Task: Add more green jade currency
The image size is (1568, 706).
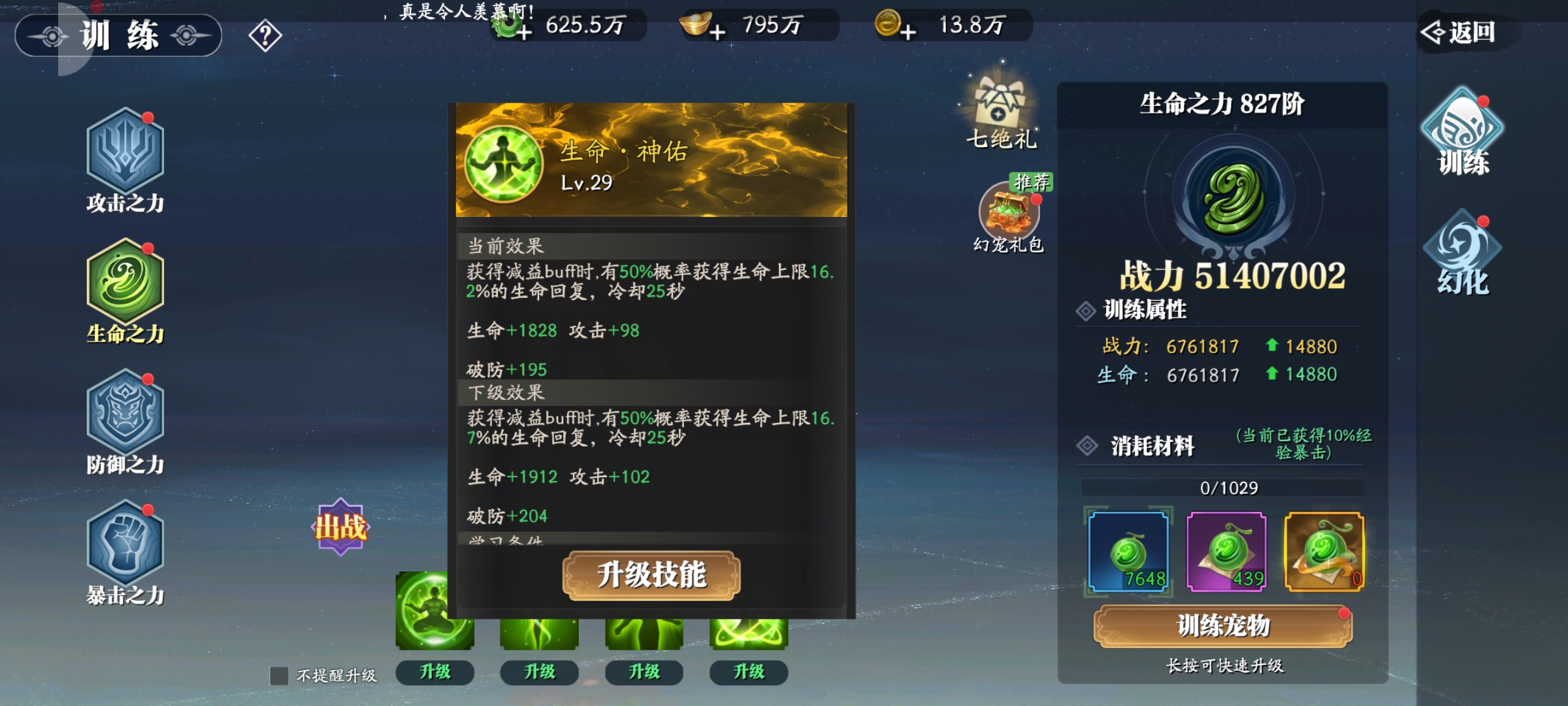Action: pos(523,31)
